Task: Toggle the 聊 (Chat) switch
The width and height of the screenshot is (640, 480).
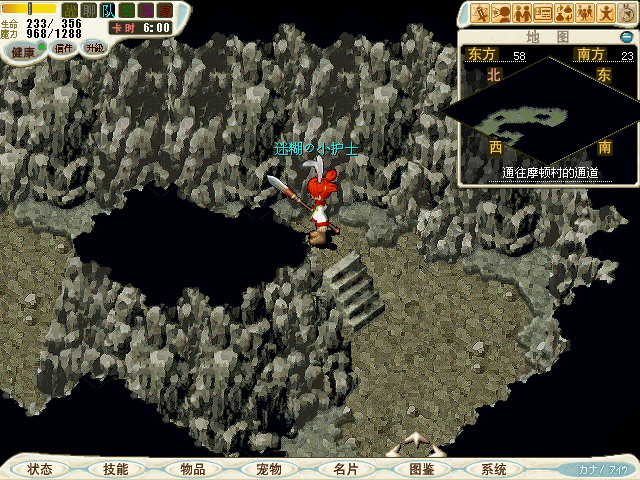Action: 88,10
